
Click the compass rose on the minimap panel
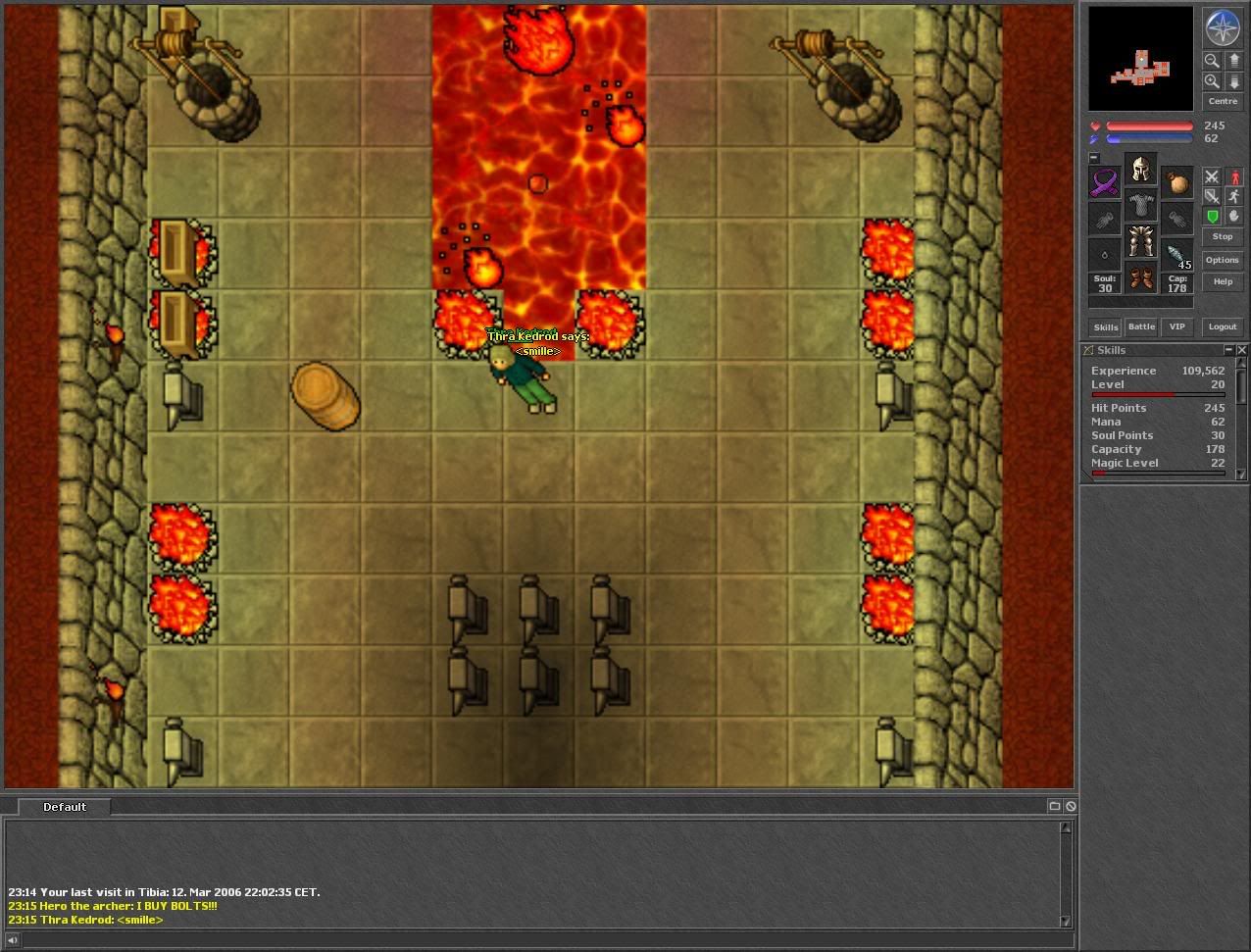pos(1222,27)
